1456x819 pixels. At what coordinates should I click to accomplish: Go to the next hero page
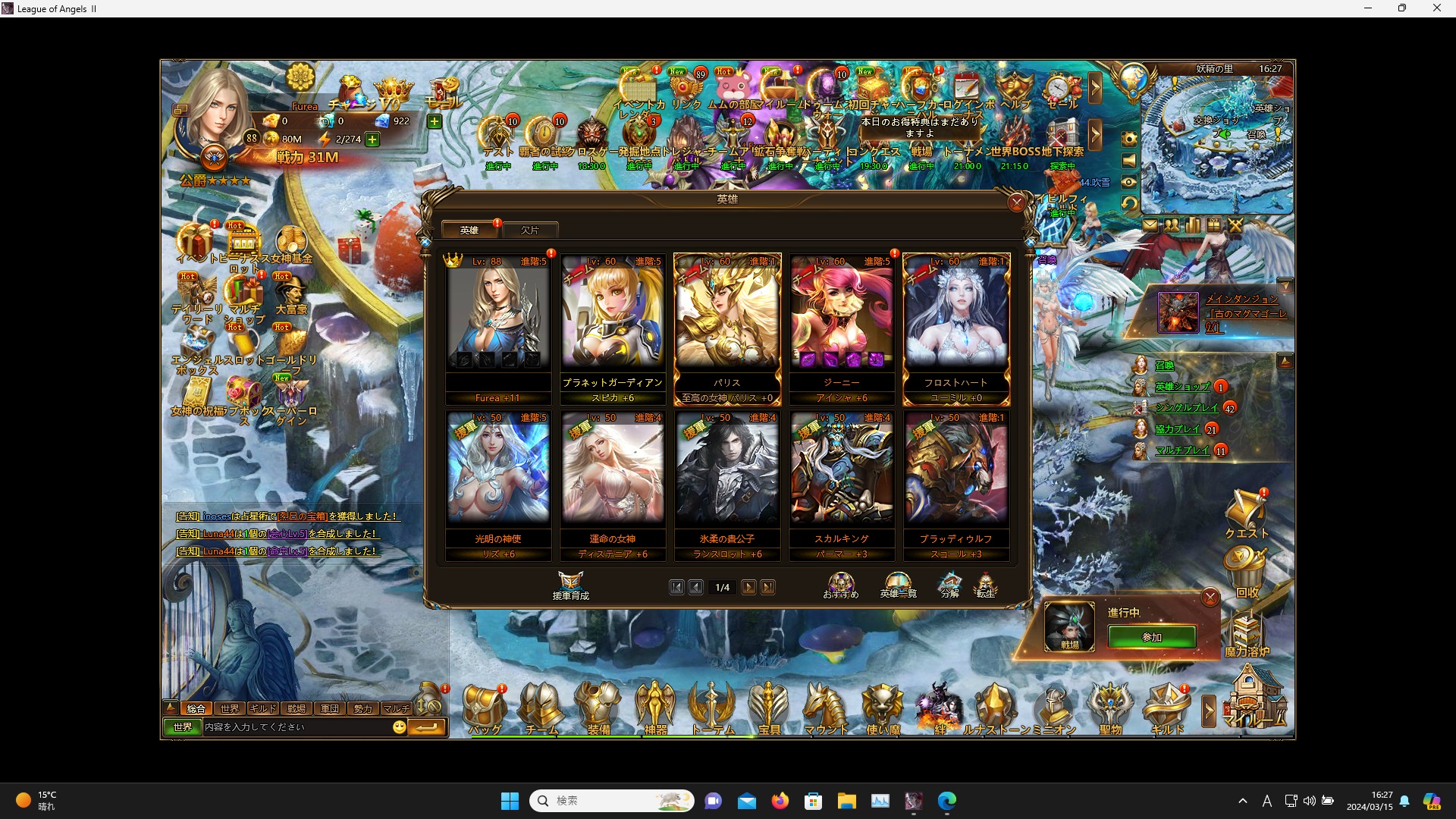(748, 587)
